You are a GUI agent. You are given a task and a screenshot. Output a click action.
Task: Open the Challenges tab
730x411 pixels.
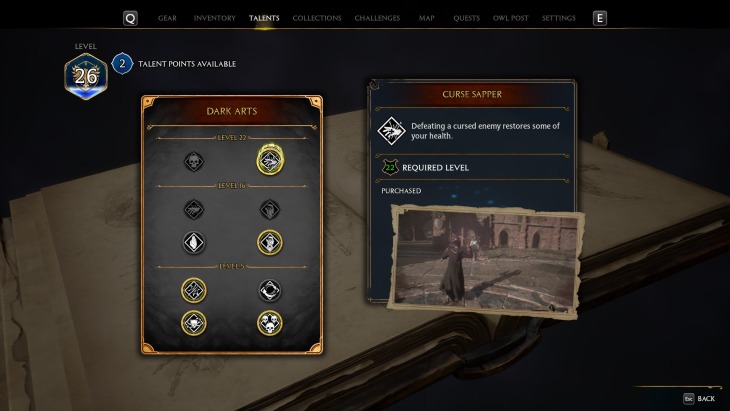[378, 18]
